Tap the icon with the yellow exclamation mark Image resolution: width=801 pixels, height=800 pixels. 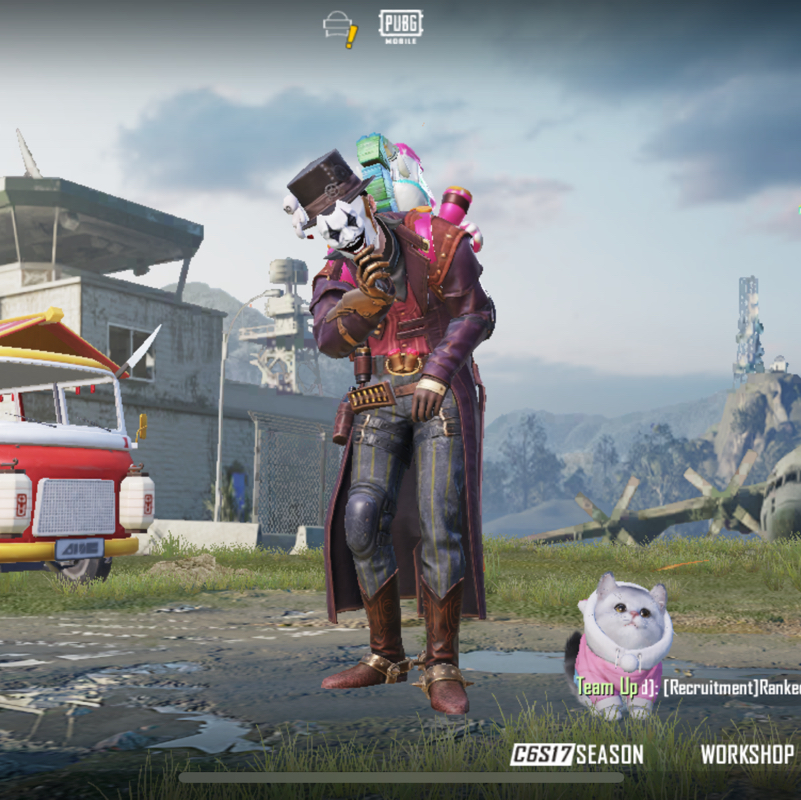pos(341,28)
